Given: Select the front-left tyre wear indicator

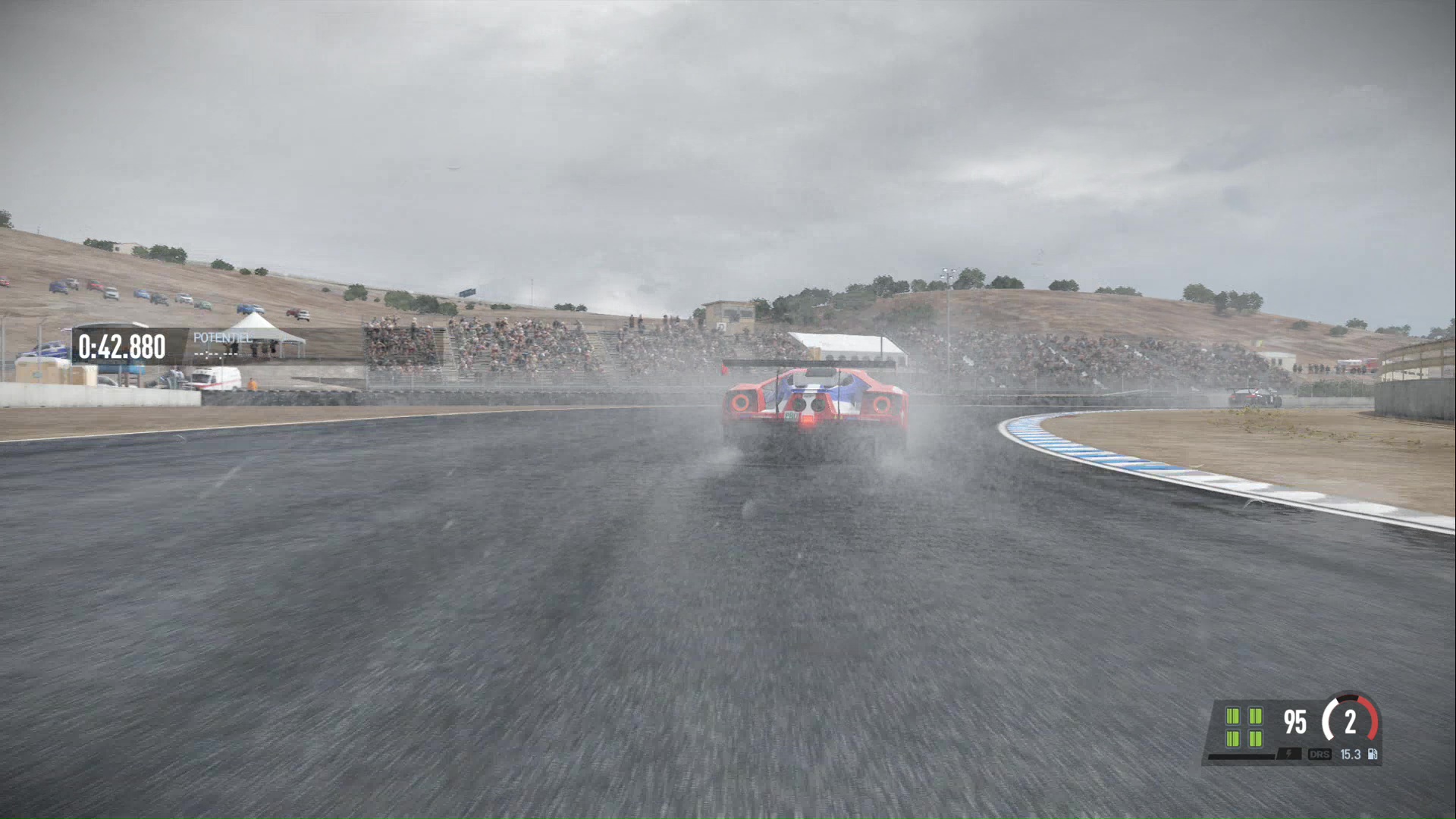Looking at the screenshot, I should (1232, 714).
